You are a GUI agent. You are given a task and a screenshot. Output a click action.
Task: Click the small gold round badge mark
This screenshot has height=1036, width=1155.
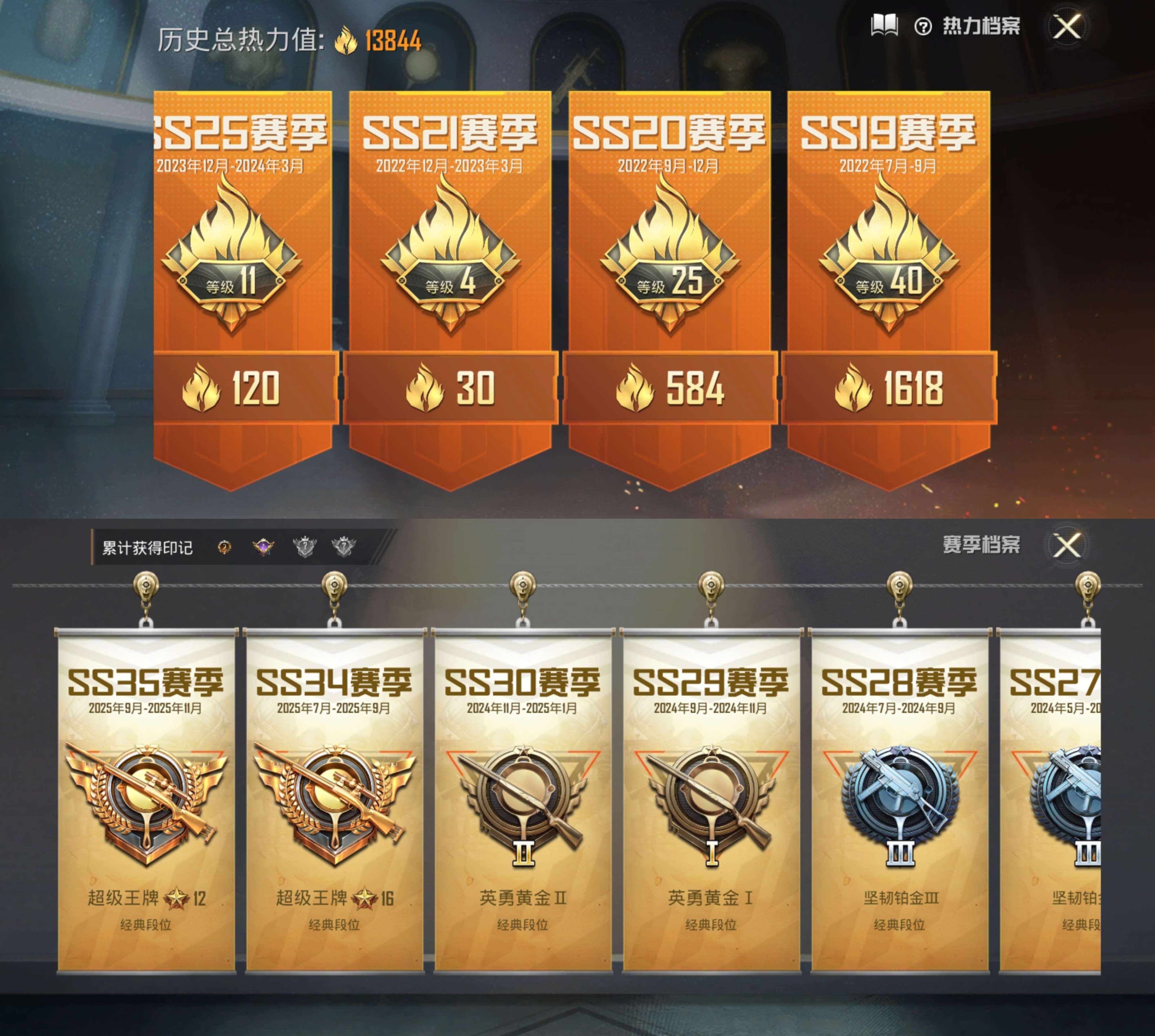(x=224, y=547)
